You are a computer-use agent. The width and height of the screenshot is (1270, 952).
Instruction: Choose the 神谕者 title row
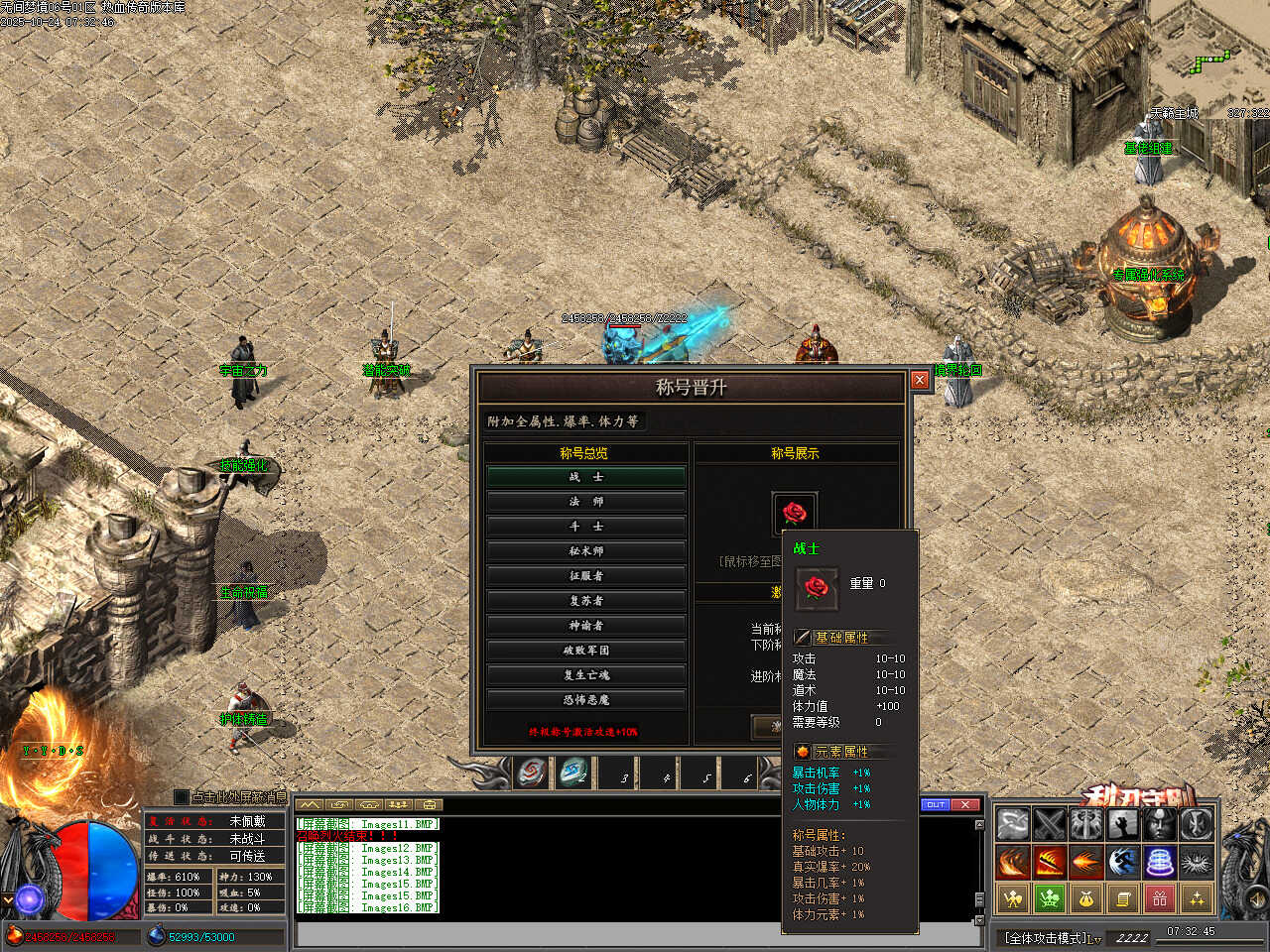click(x=585, y=626)
